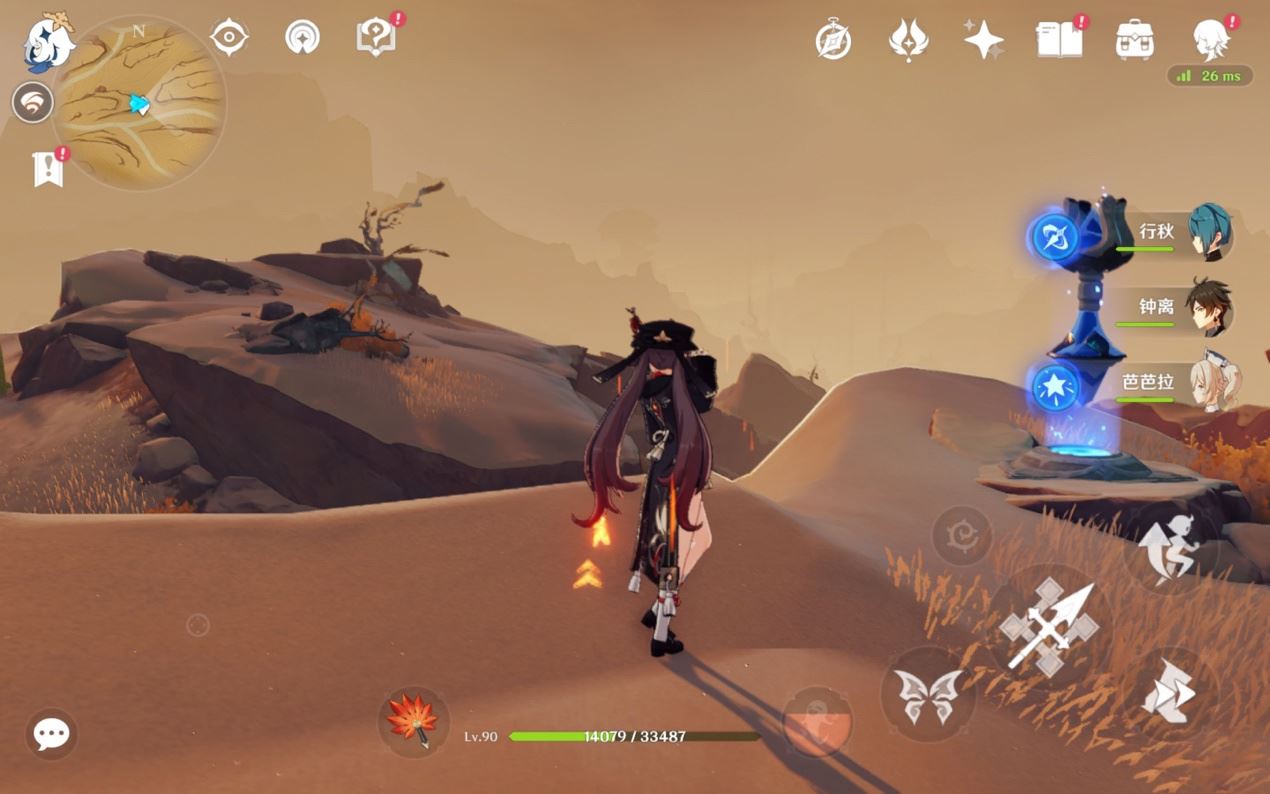1270x794 pixels.
Task: Open the adventure compass events icon
Action: pyautogui.click(x=833, y=41)
